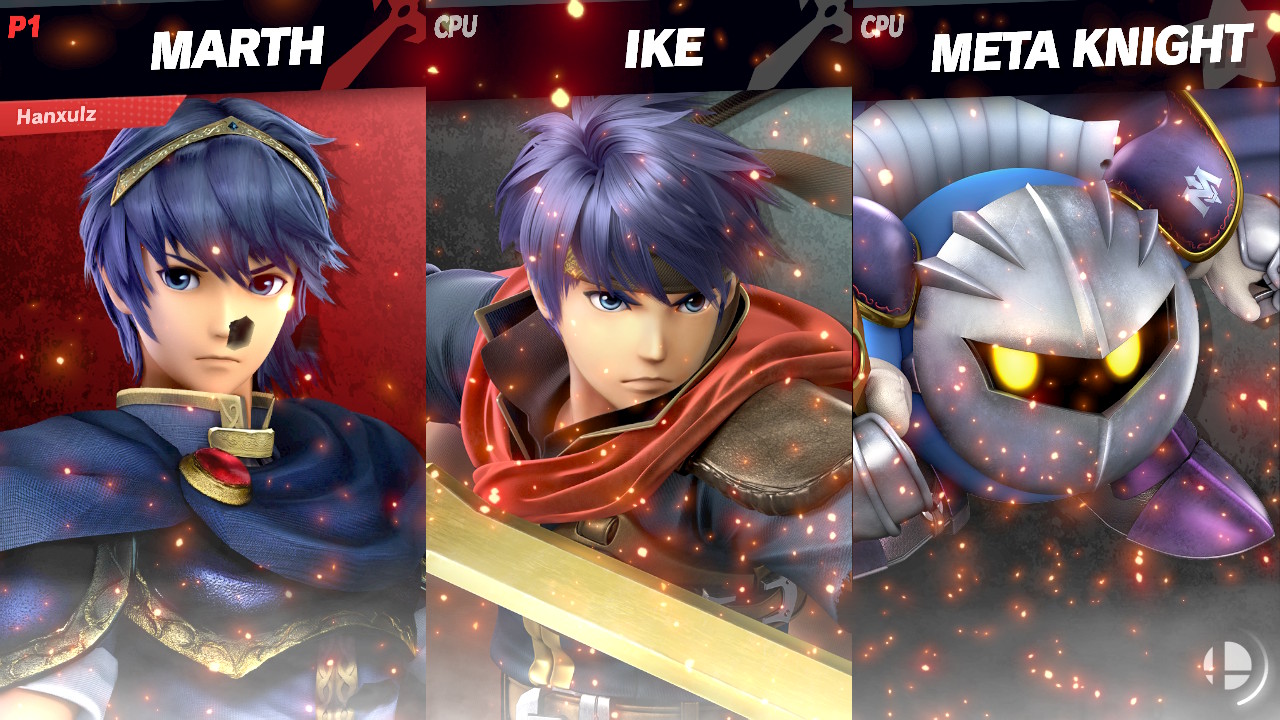Expand Ike's character variant selection
Viewport: 1280px width, 720px height.
click(640, 400)
